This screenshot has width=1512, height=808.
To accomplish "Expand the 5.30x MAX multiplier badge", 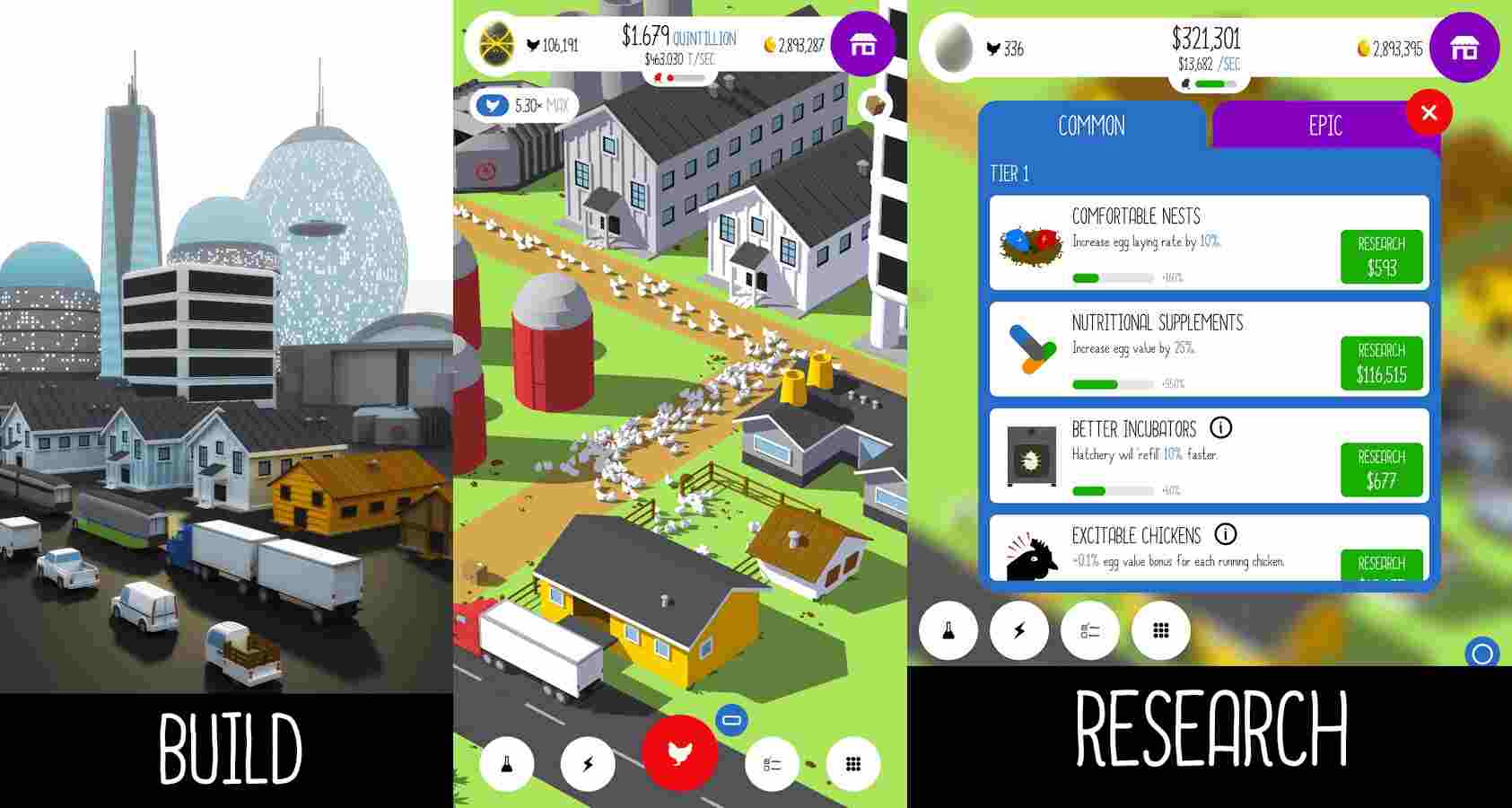I will click(524, 104).
